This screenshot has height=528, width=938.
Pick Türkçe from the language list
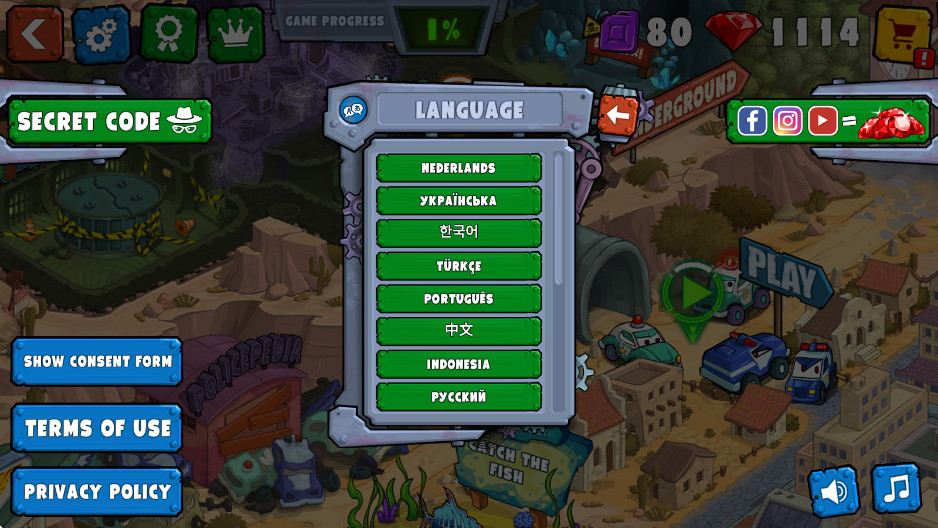point(458,266)
